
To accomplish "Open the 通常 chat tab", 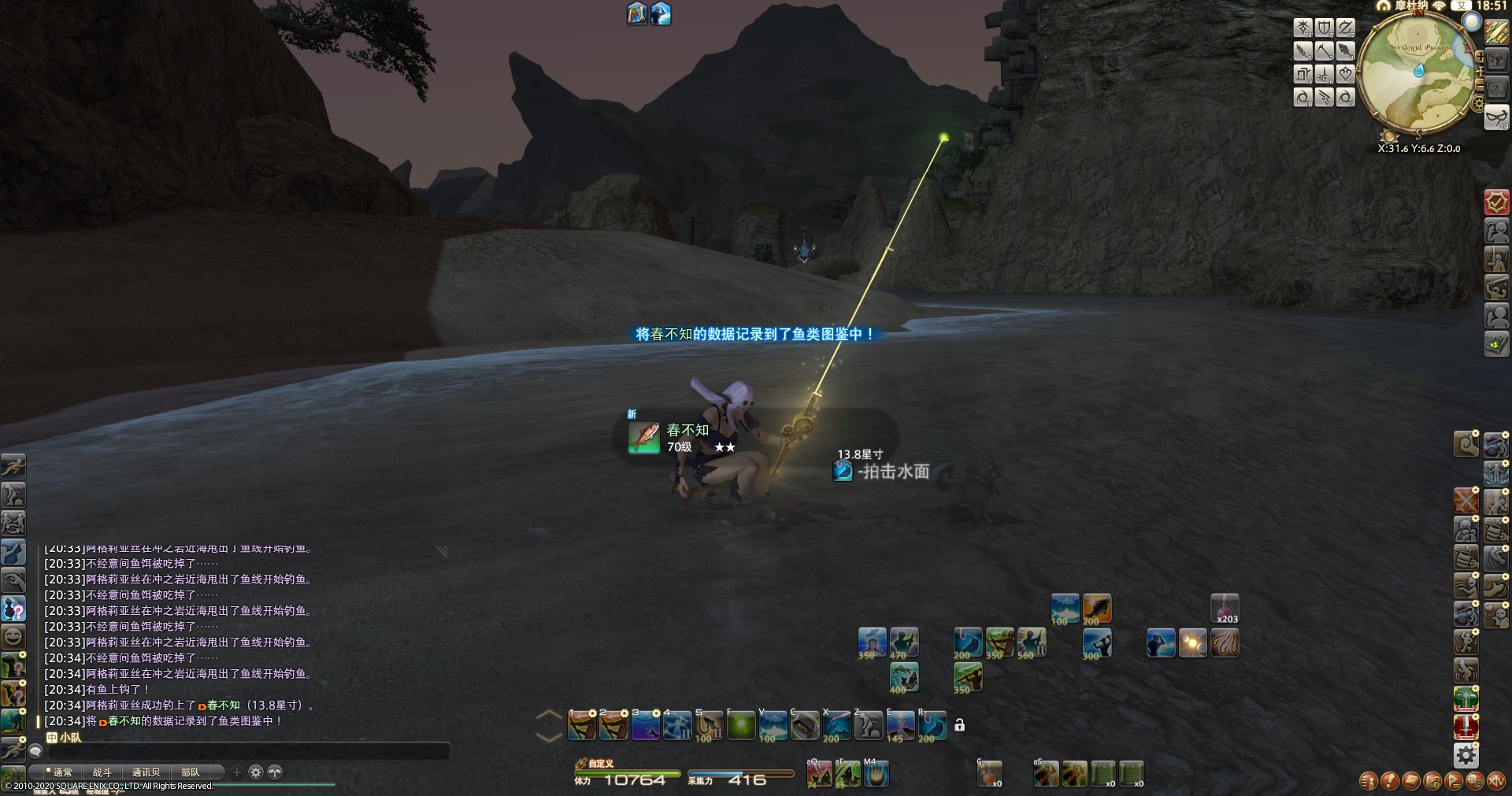I will click(x=61, y=772).
